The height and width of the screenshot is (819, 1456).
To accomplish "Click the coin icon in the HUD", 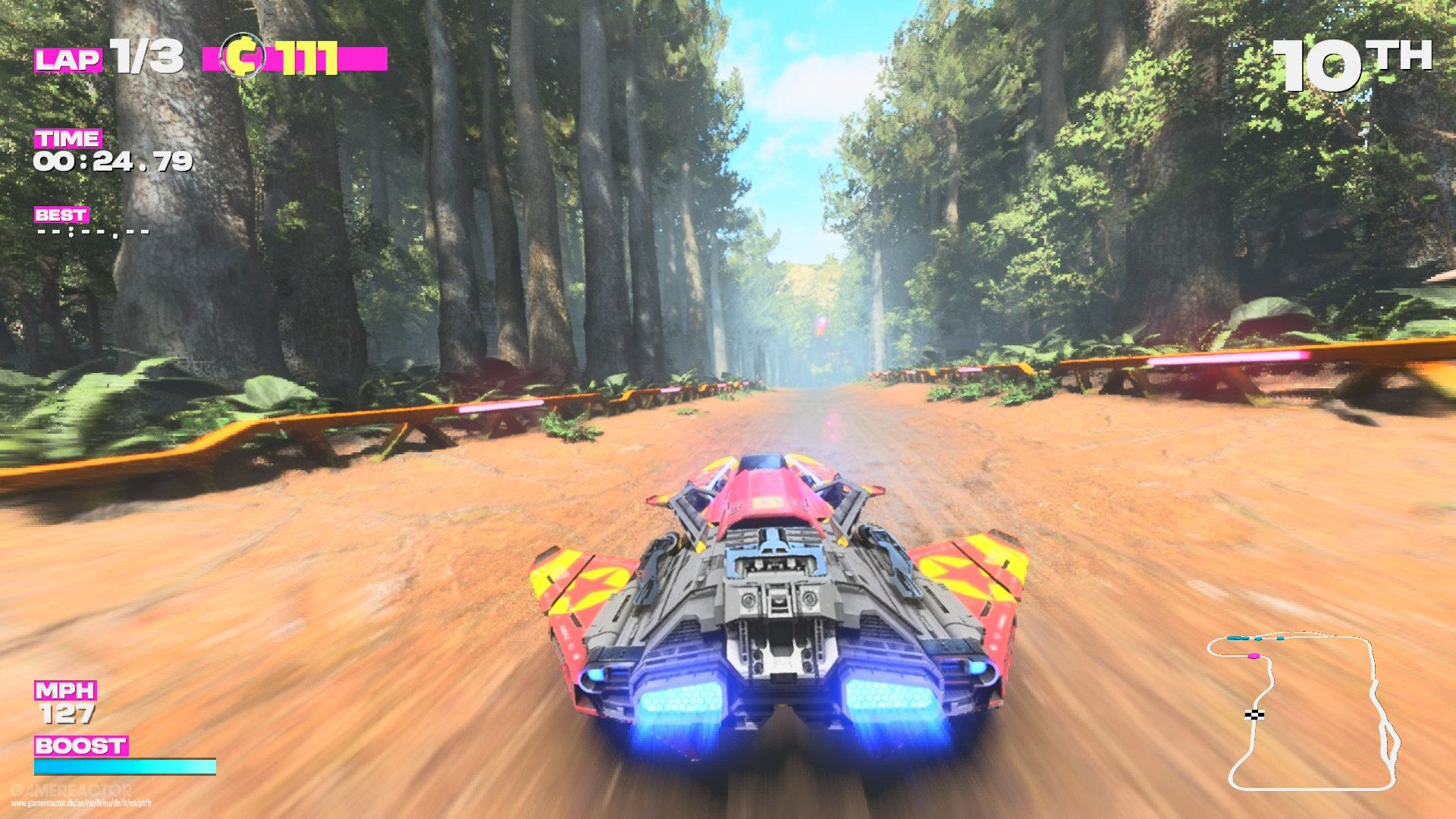I will click(243, 57).
